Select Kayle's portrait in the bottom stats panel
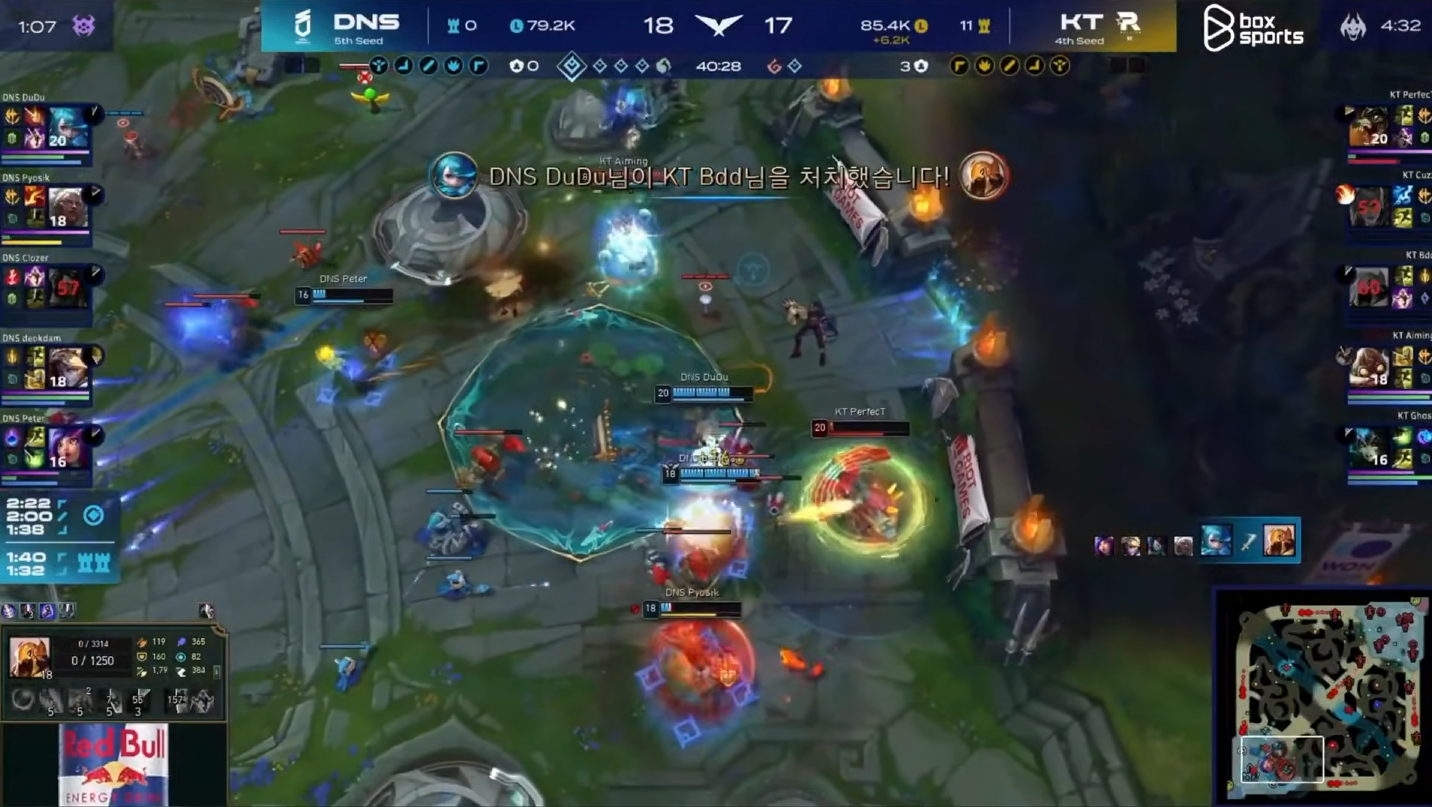This screenshot has height=807, width=1432. click(28, 657)
